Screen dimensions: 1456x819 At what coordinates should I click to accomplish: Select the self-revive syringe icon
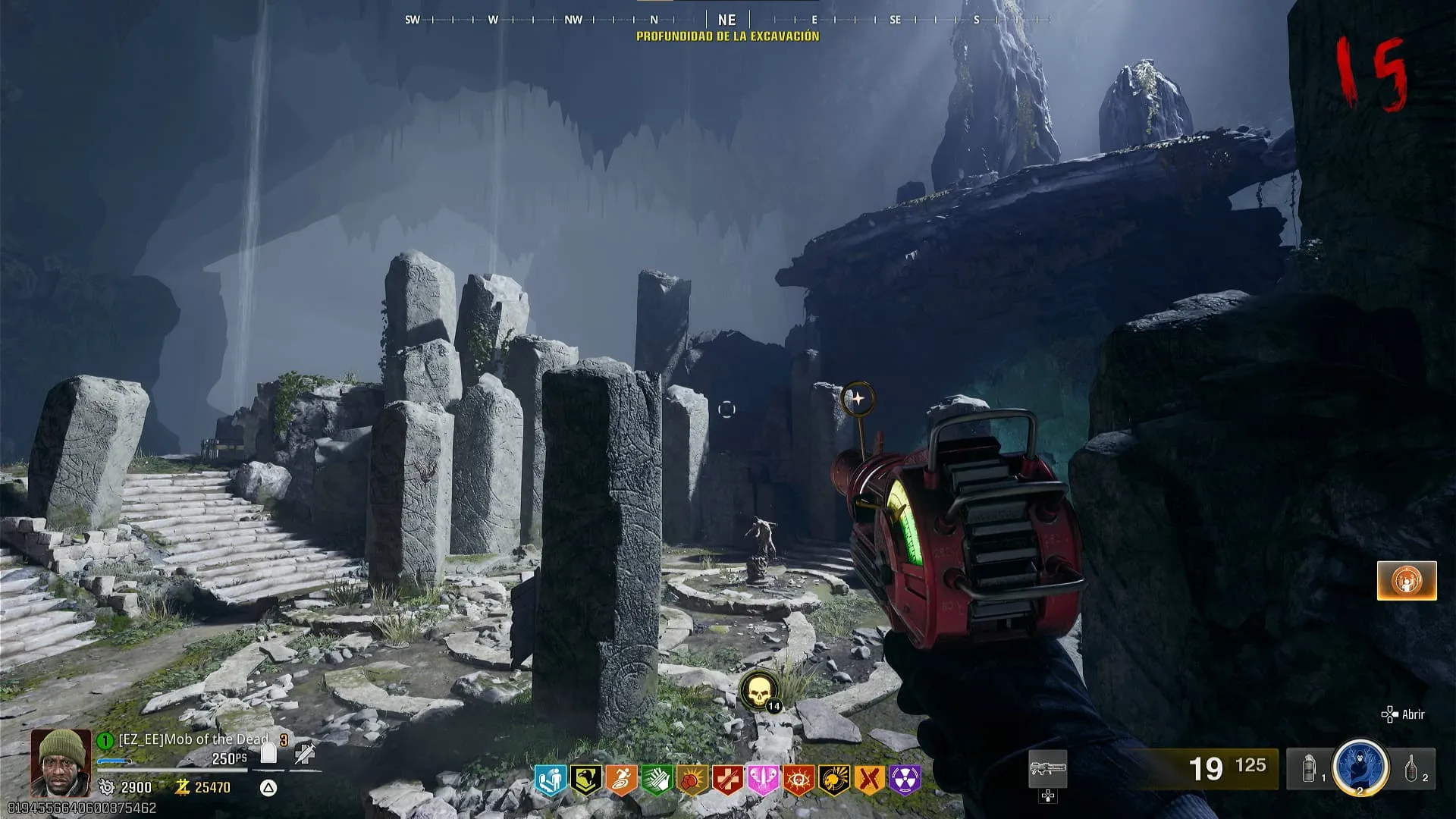tap(305, 753)
